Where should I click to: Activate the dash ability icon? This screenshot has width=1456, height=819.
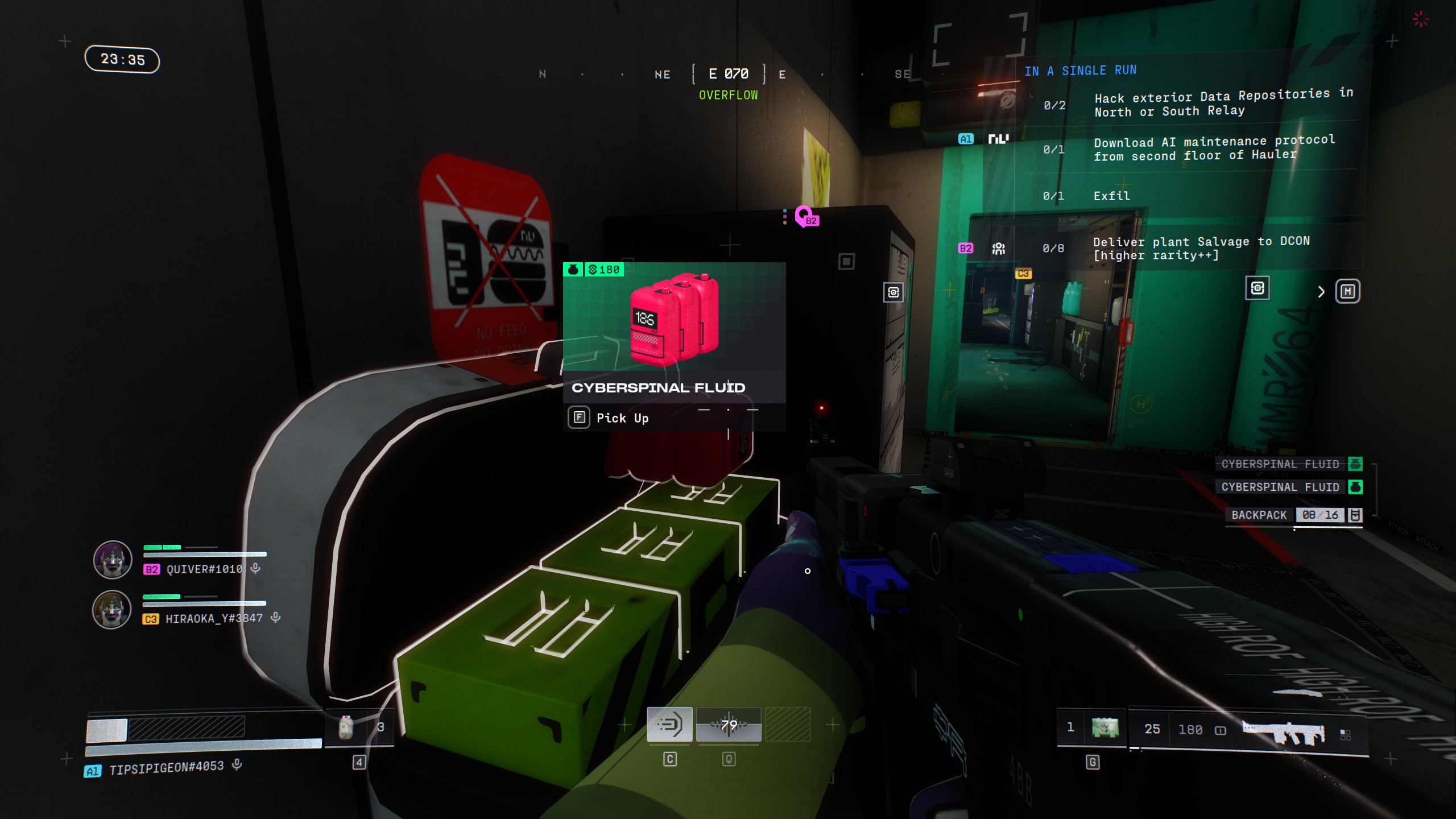(x=669, y=725)
